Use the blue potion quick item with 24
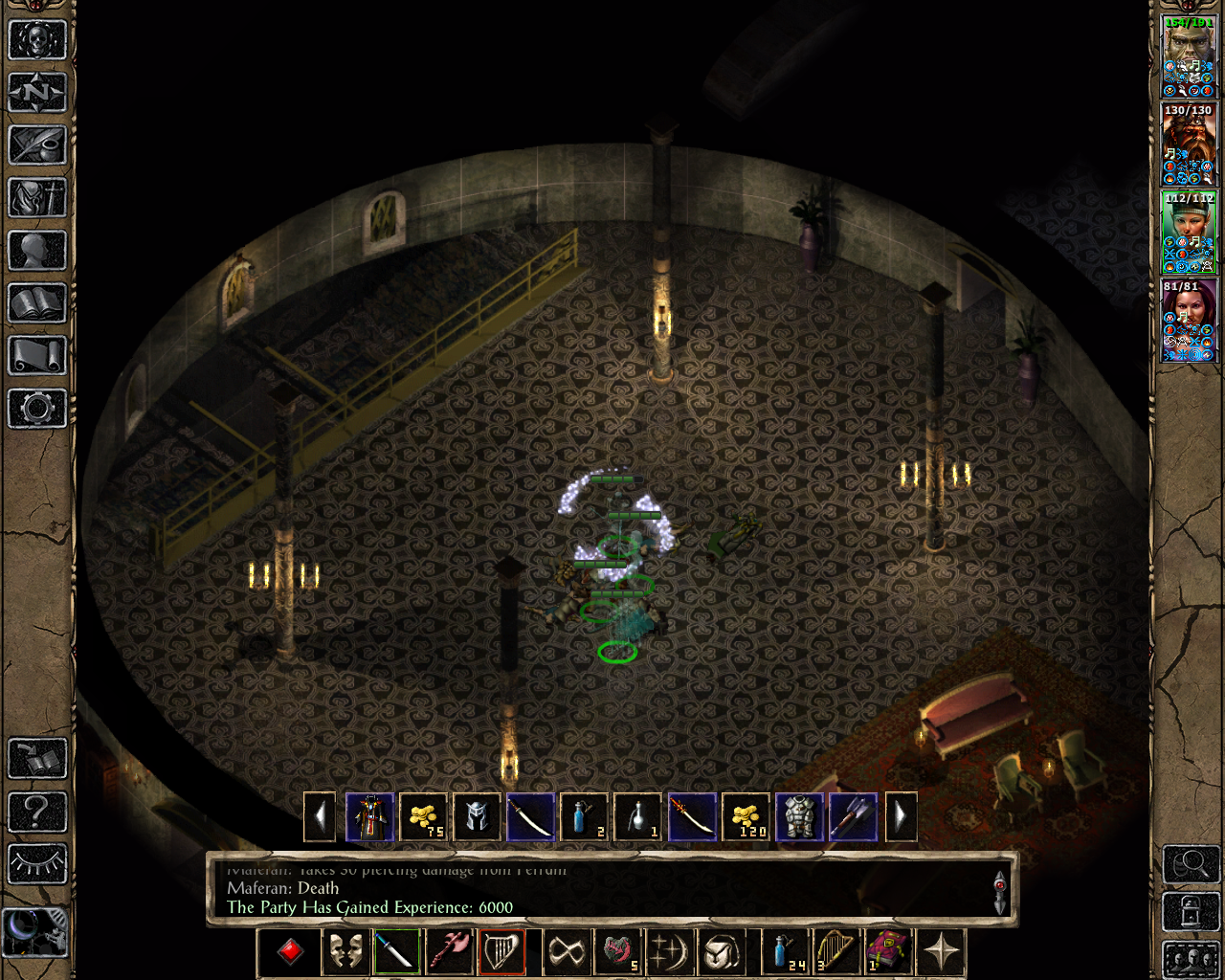 [784, 952]
